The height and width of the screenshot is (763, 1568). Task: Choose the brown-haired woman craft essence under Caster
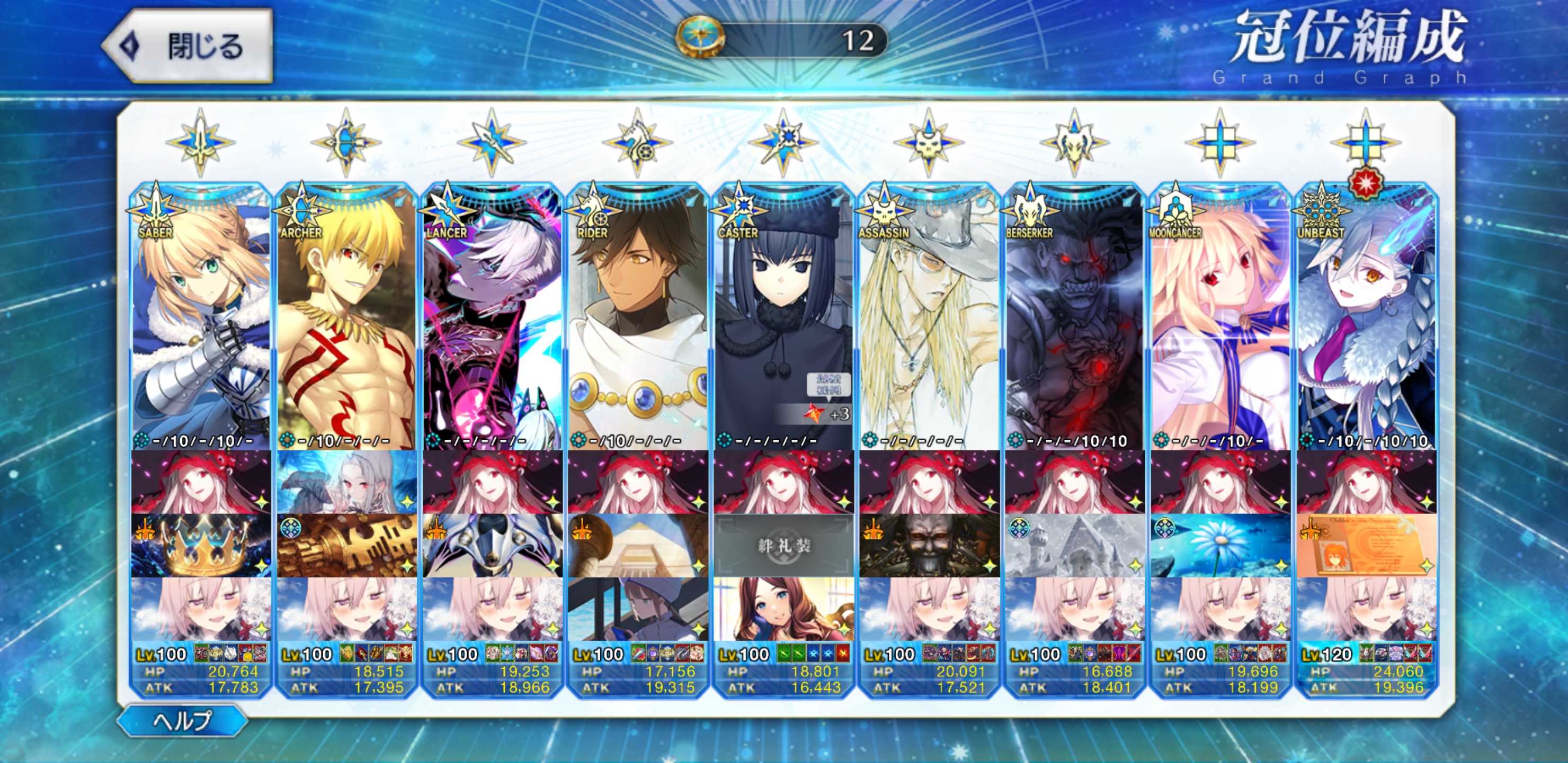[783, 609]
